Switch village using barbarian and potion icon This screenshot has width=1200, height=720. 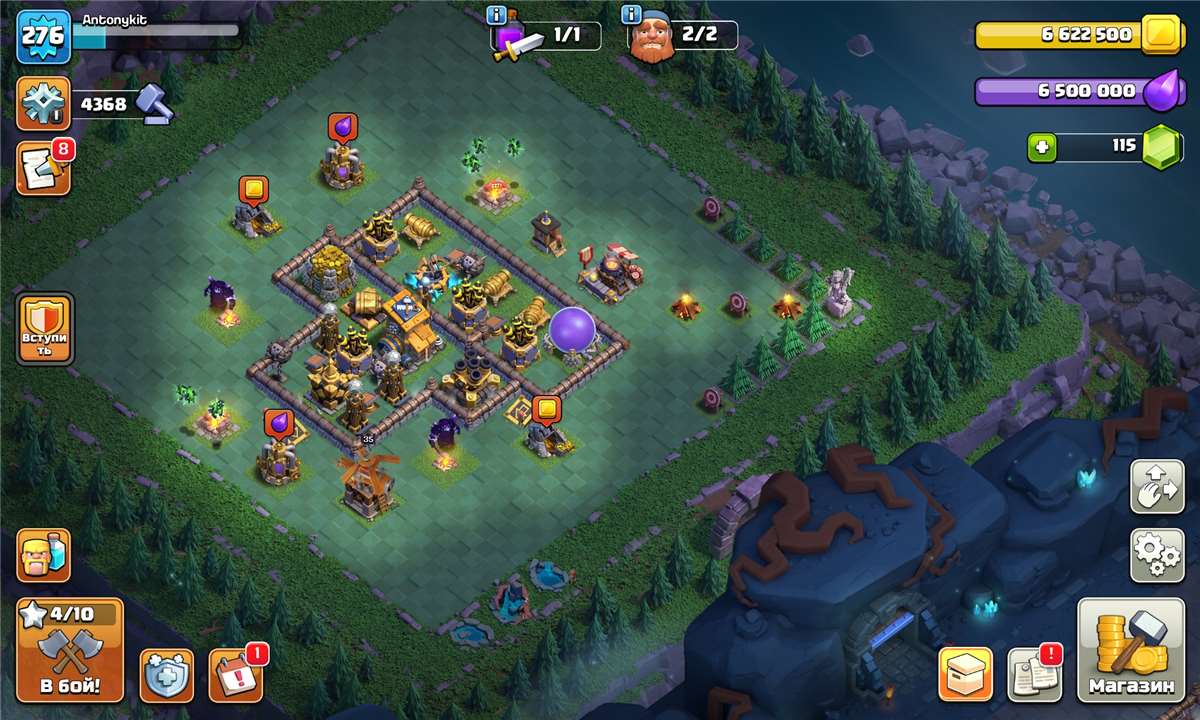click(x=43, y=555)
